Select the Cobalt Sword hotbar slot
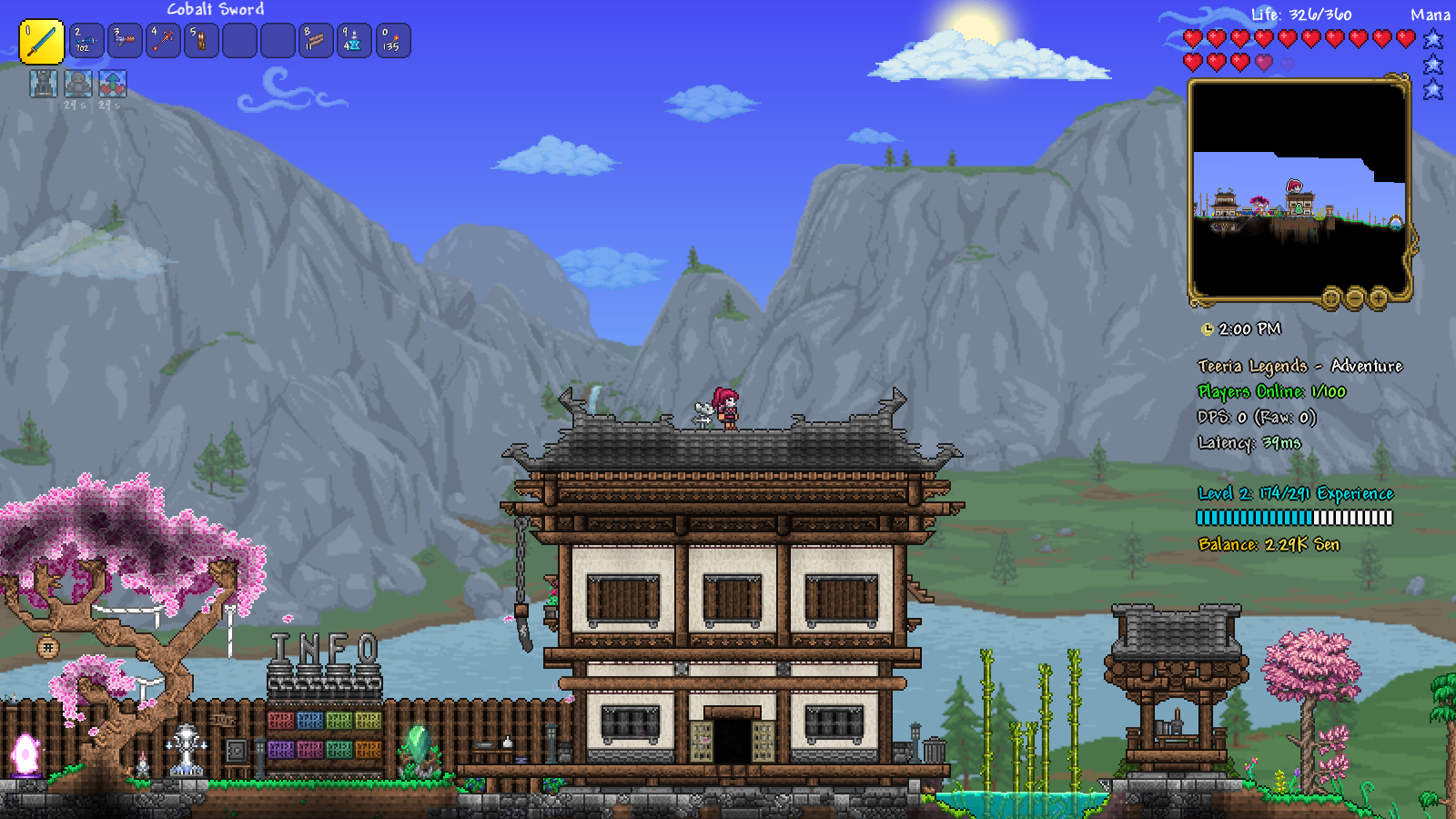The height and width of the screenshot is (819, 1456). (42, 42)
